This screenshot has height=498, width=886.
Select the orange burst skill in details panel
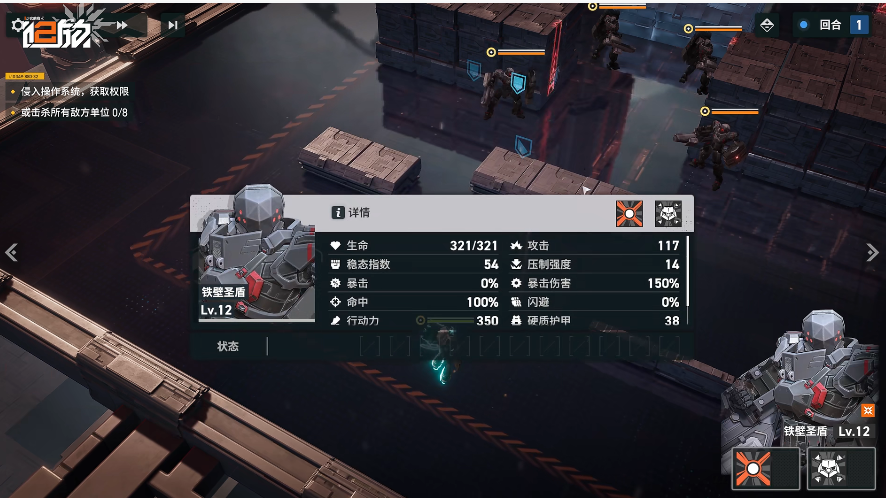(x=630, y=213)
